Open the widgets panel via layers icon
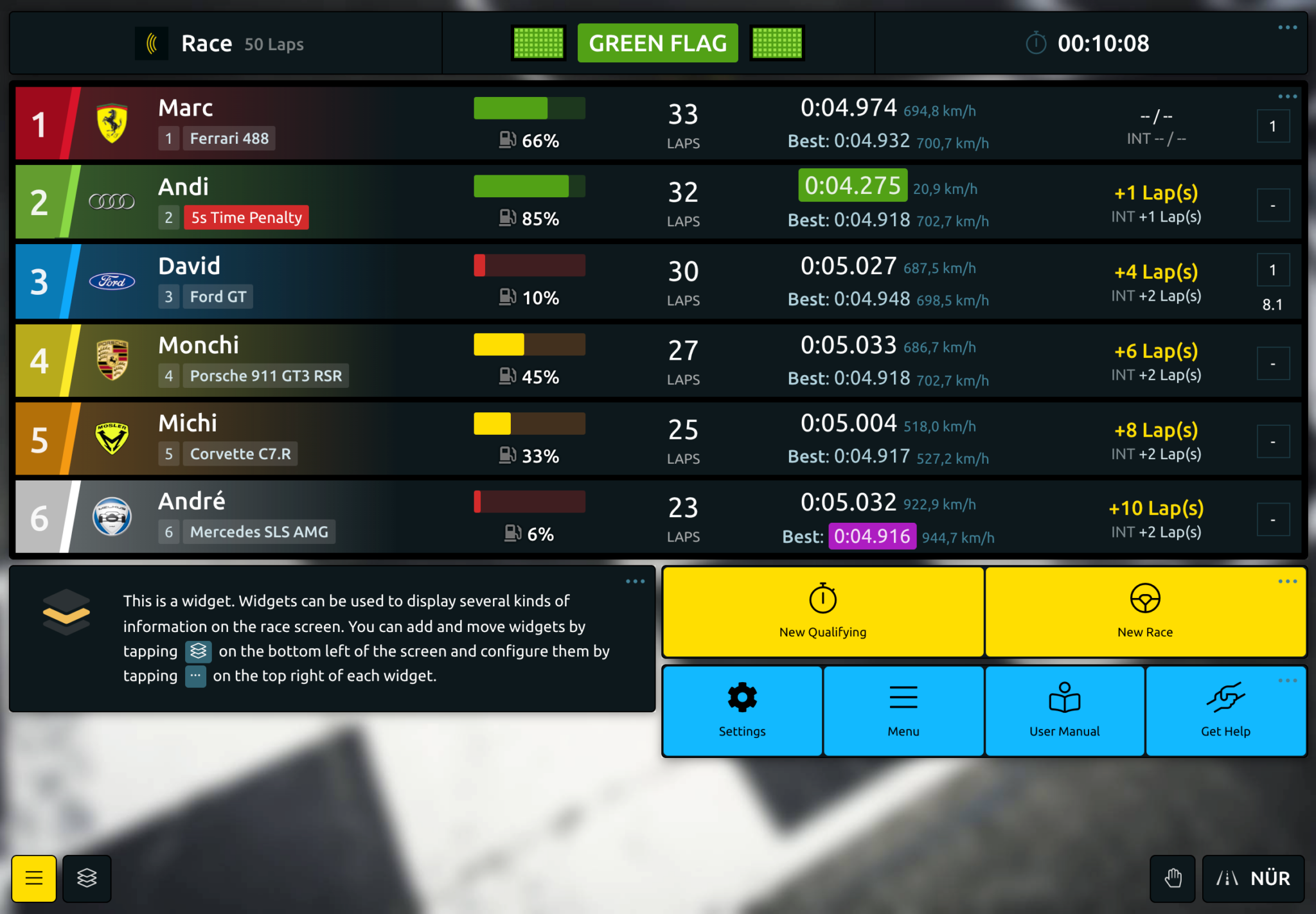The height and width of the screenshot is (914, 1316). coord(87,878)
